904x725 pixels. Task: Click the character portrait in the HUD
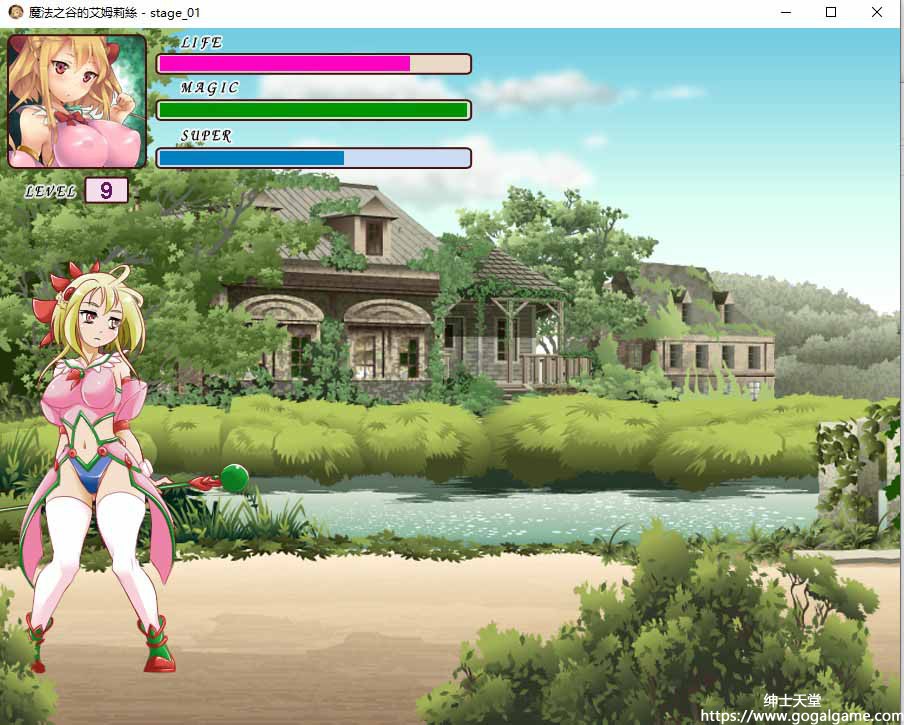coord(77,101)
